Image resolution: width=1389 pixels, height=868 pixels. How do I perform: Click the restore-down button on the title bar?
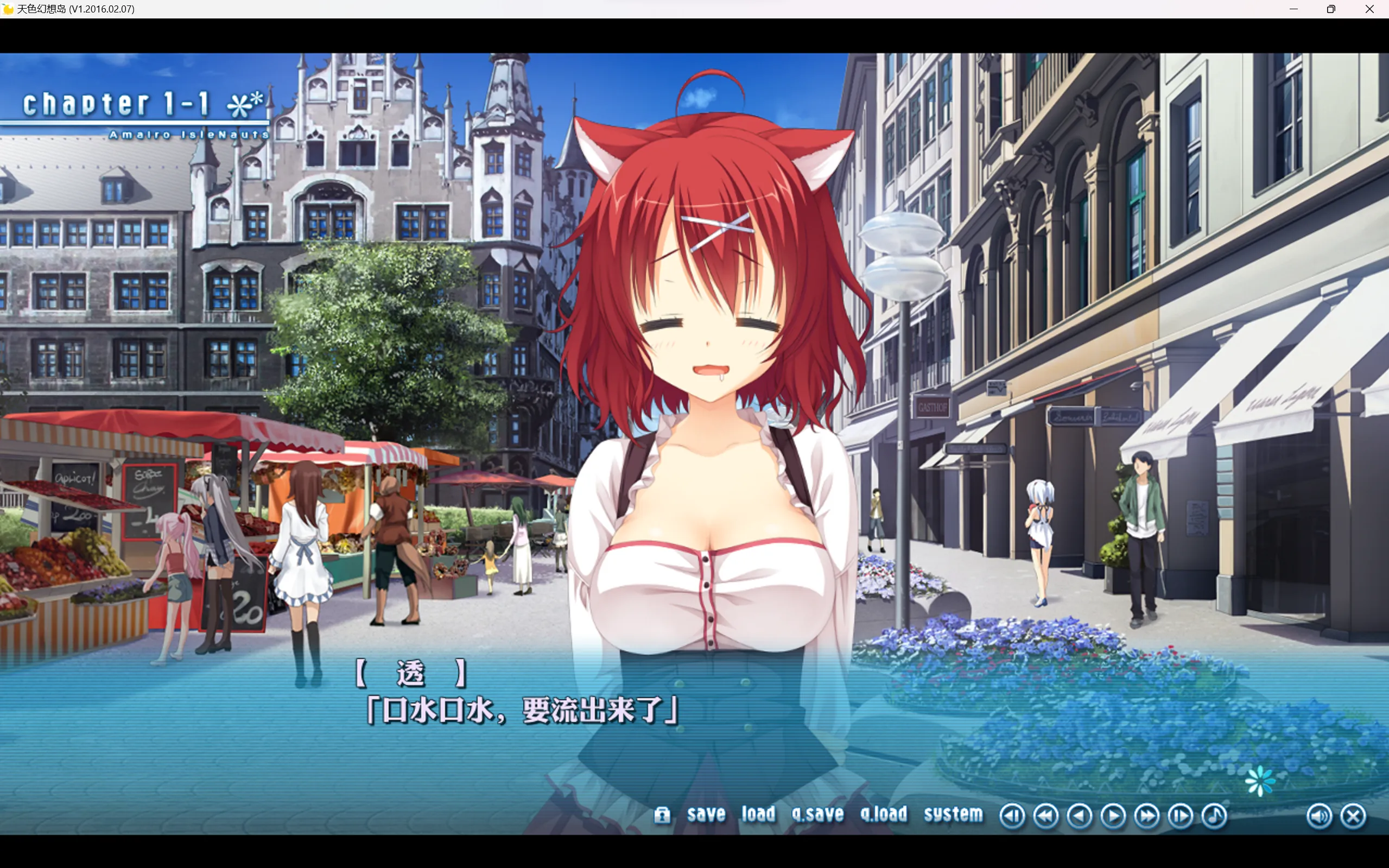tap(1331, 9)
